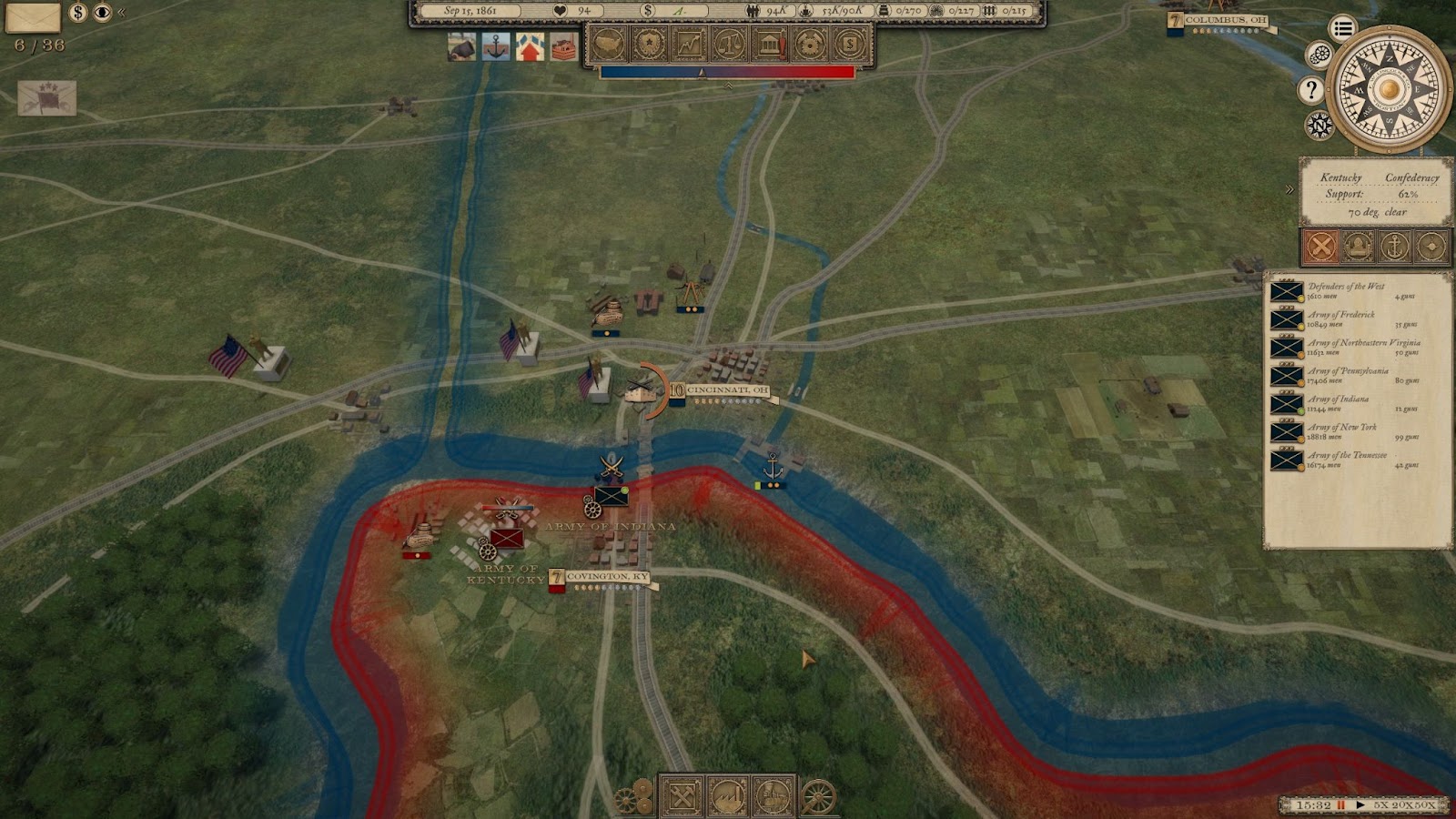Open the envelope messages icon
1456x819 pixels.
33,16
